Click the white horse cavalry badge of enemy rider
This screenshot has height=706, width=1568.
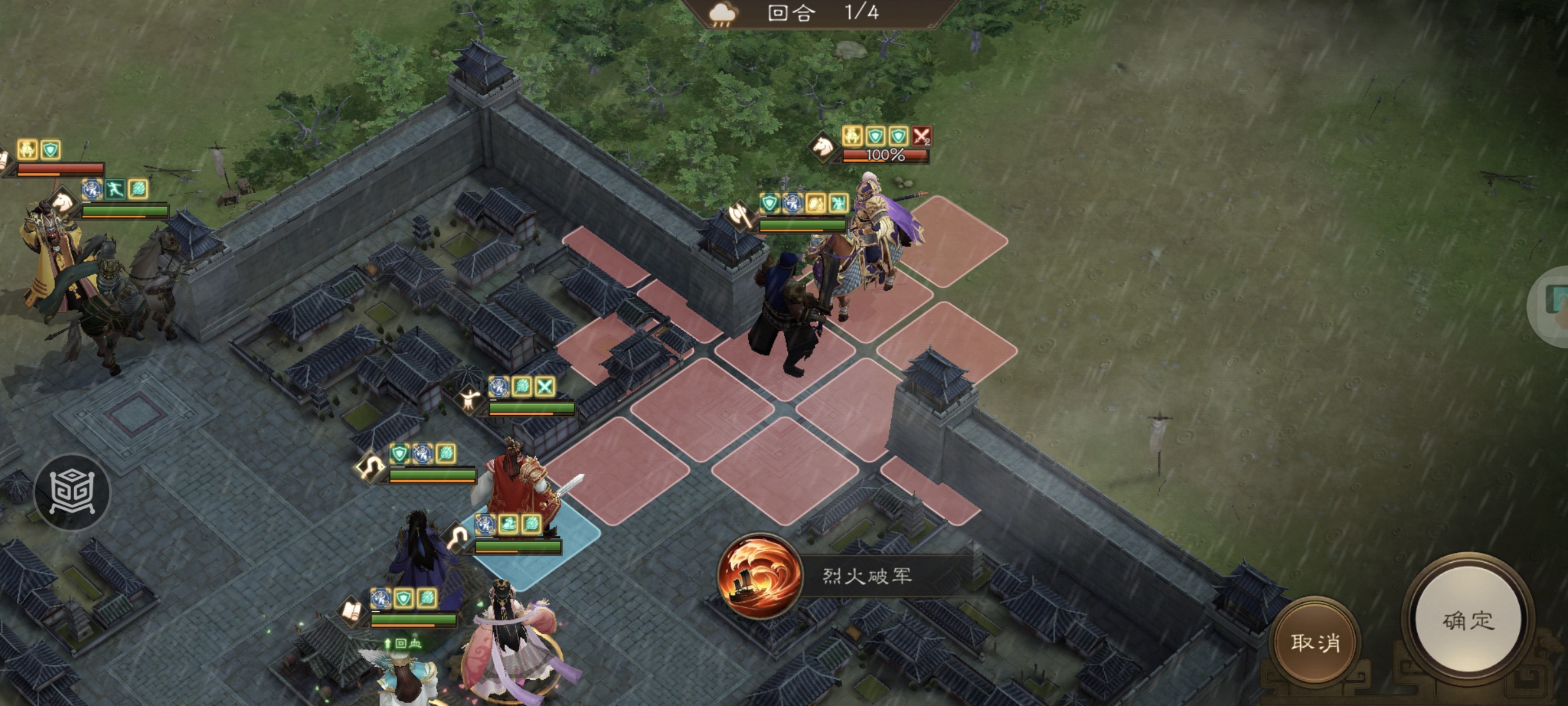pos(822,146)
